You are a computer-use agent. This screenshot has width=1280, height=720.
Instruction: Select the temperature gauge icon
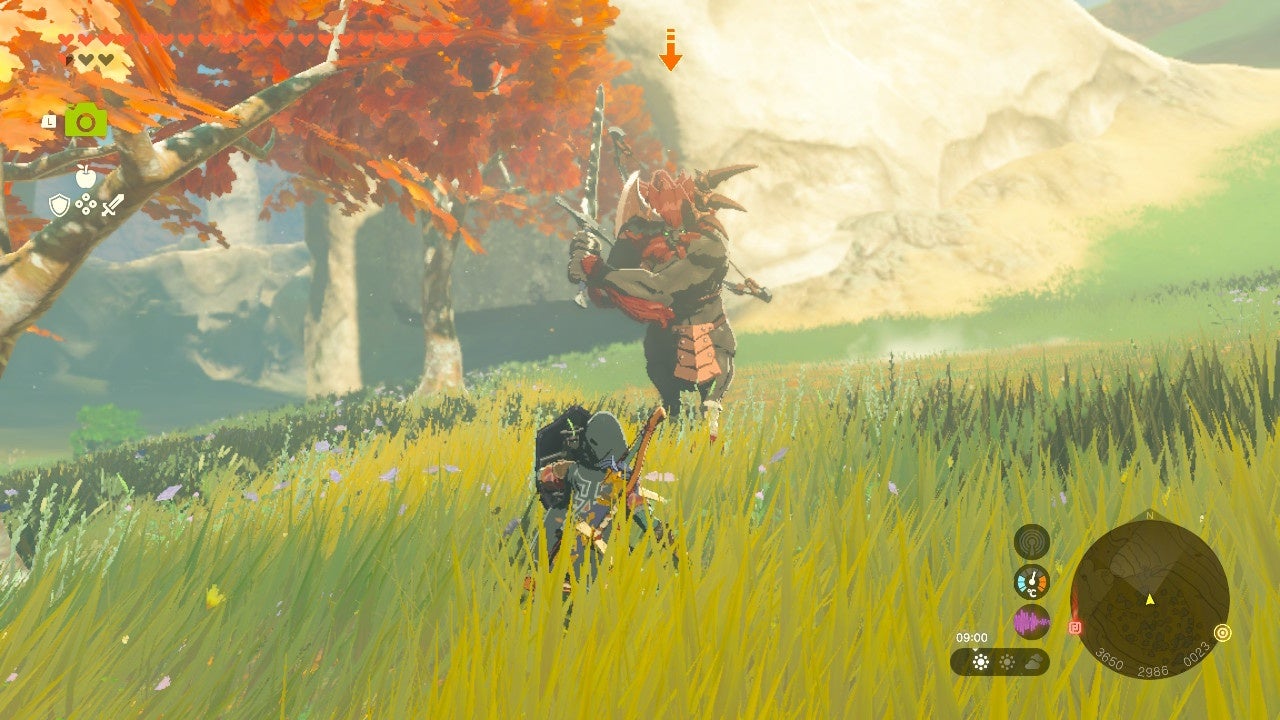(x=1032, y=582)
